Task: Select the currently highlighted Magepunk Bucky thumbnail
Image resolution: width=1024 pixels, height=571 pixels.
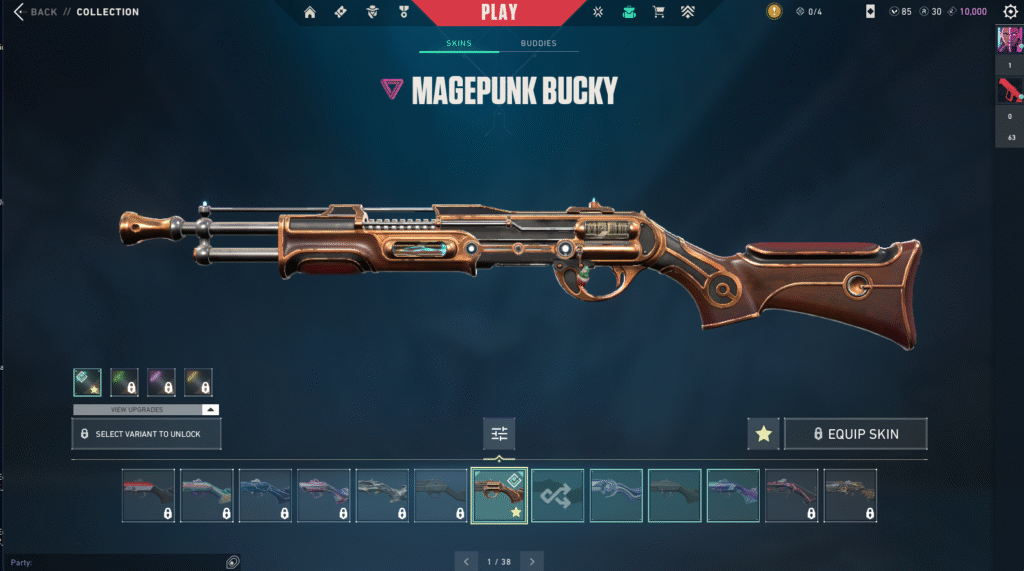Action: (x=499, y=495)
